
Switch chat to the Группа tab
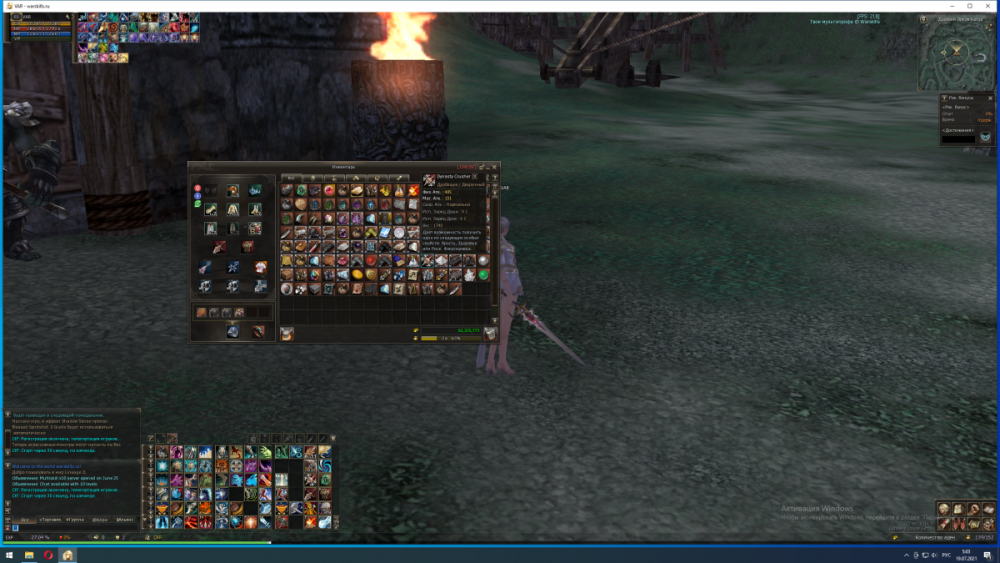pos(75,520)
